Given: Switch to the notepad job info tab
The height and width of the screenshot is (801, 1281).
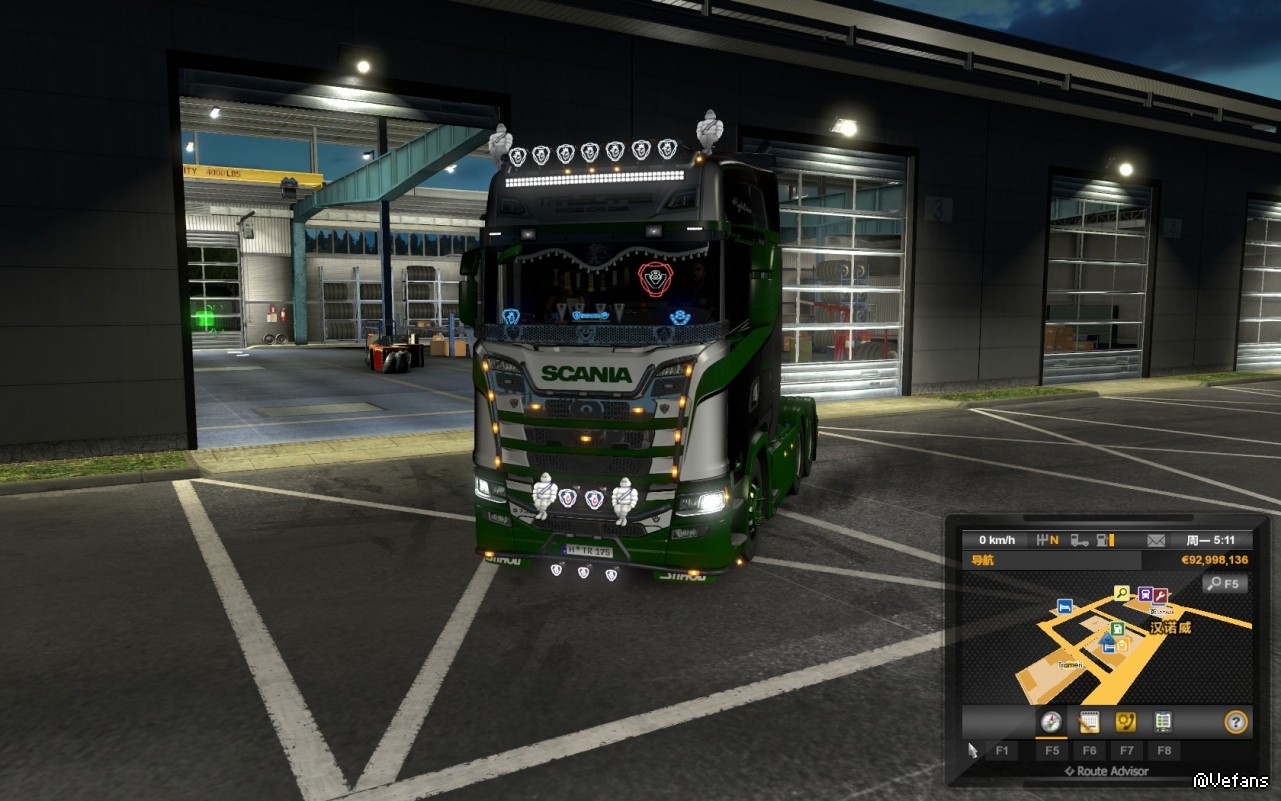Looking at the screenshot, I should click(x=1088, y=721).
